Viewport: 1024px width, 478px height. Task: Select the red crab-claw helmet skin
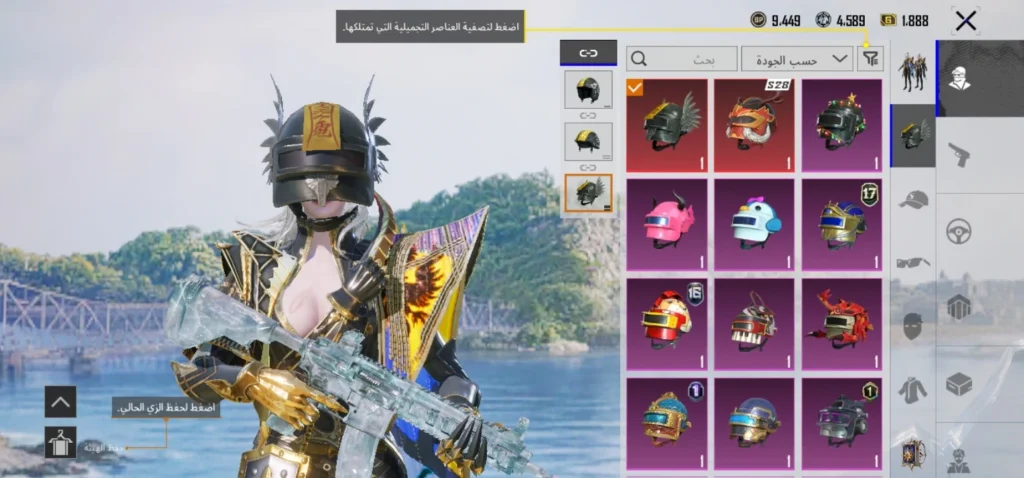pyautogui.click(x=841, y=324)
